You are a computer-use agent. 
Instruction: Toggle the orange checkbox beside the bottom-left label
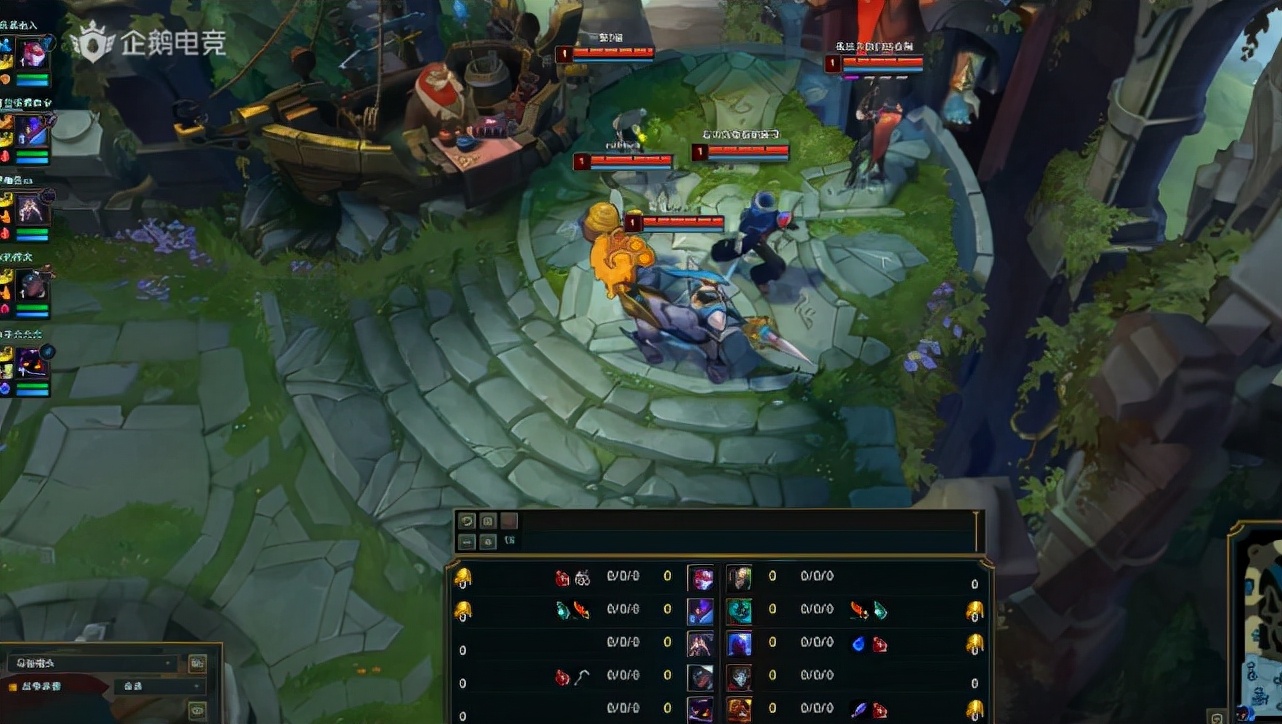(x=12, y=685)
